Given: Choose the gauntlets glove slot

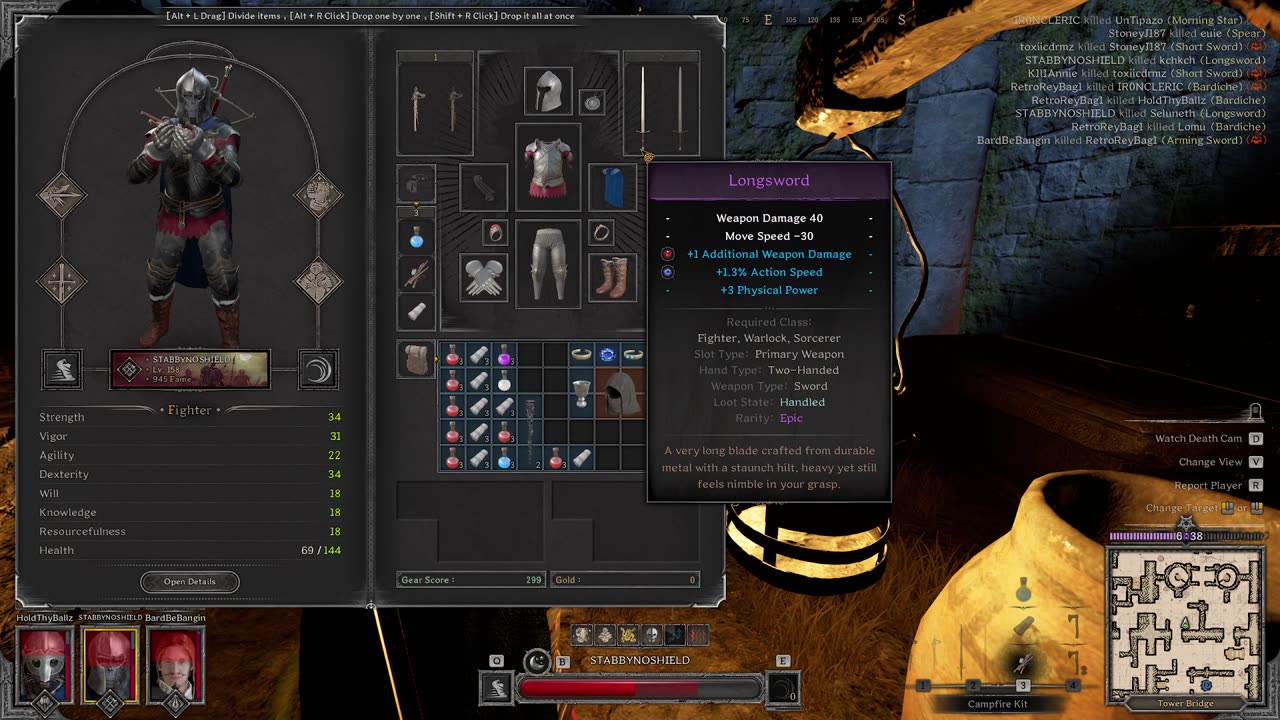Looking at the screenshot, I should 483,277.
